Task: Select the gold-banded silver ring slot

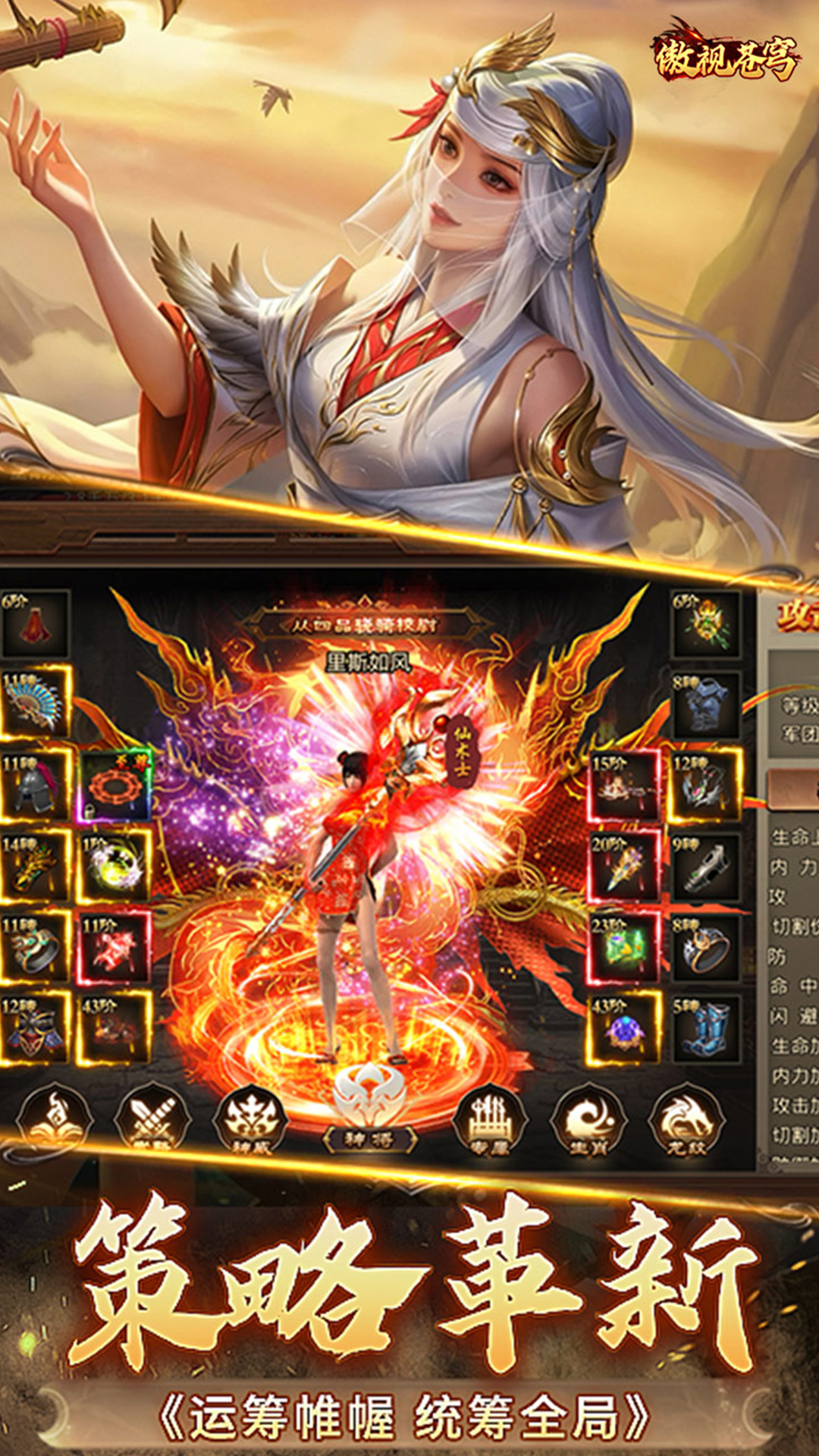Action: pos(705,948)
